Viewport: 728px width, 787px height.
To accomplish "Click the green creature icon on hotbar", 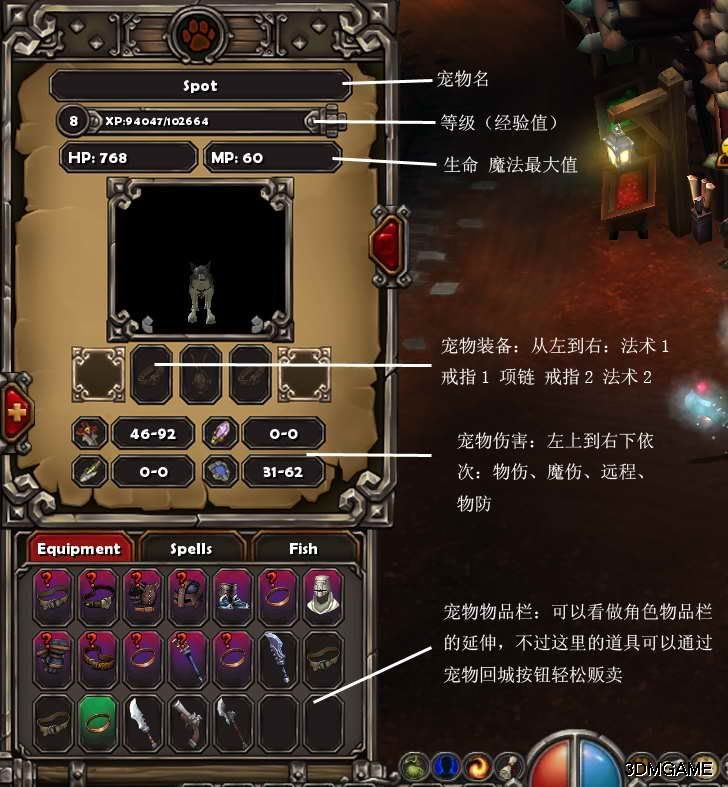I will tap(415, 768).
